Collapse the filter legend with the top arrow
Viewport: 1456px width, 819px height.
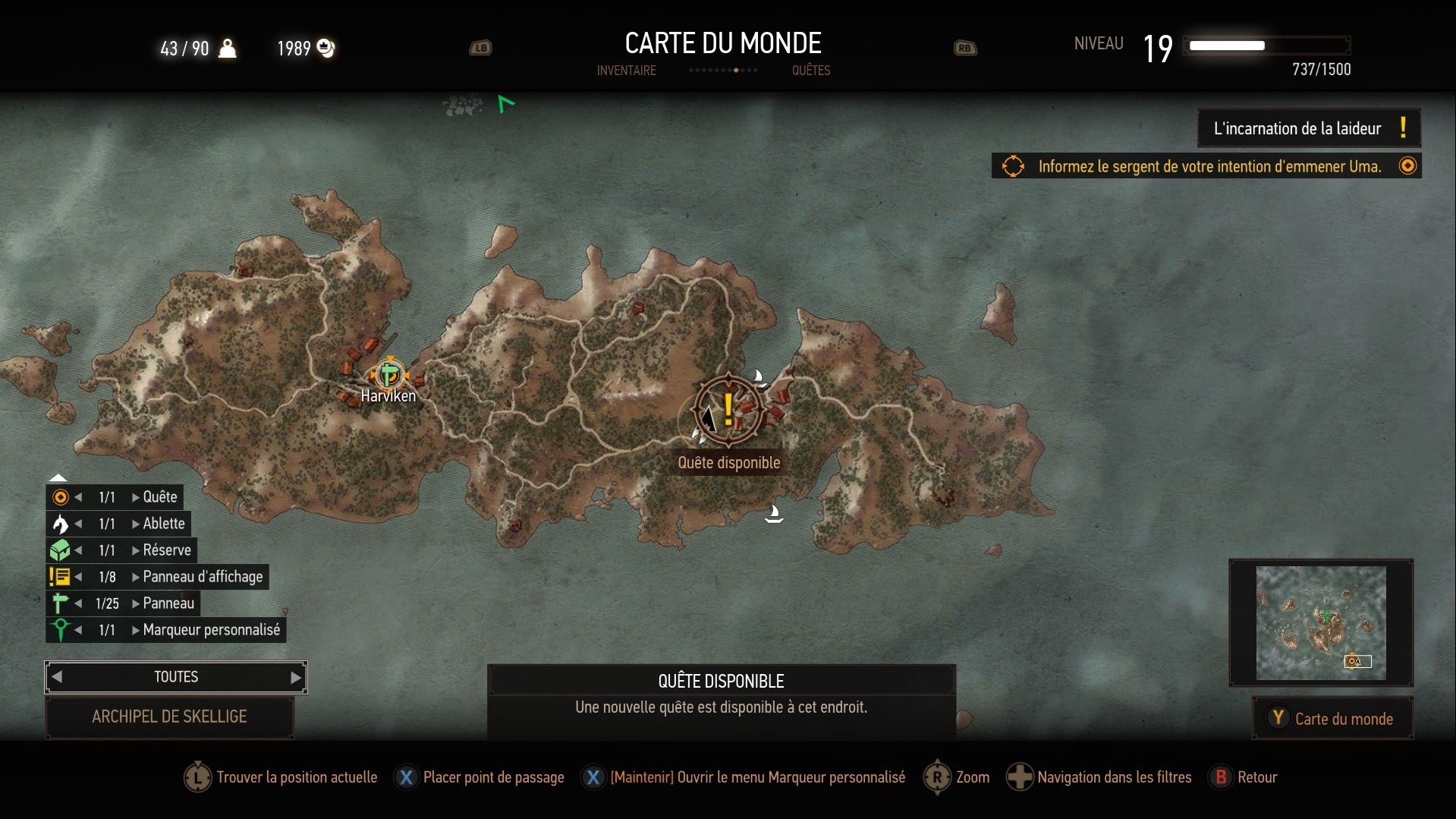coord(59,477)
